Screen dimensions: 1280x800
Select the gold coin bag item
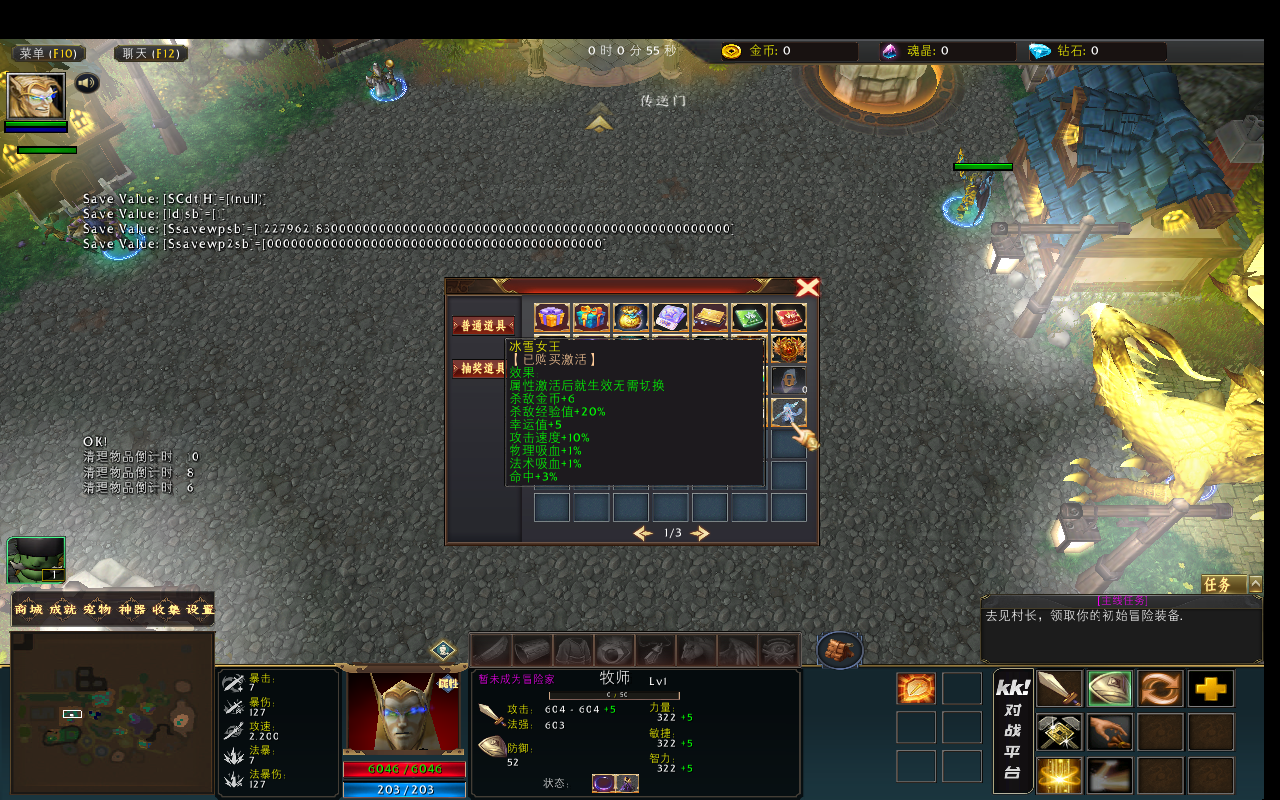coord(630,318)
